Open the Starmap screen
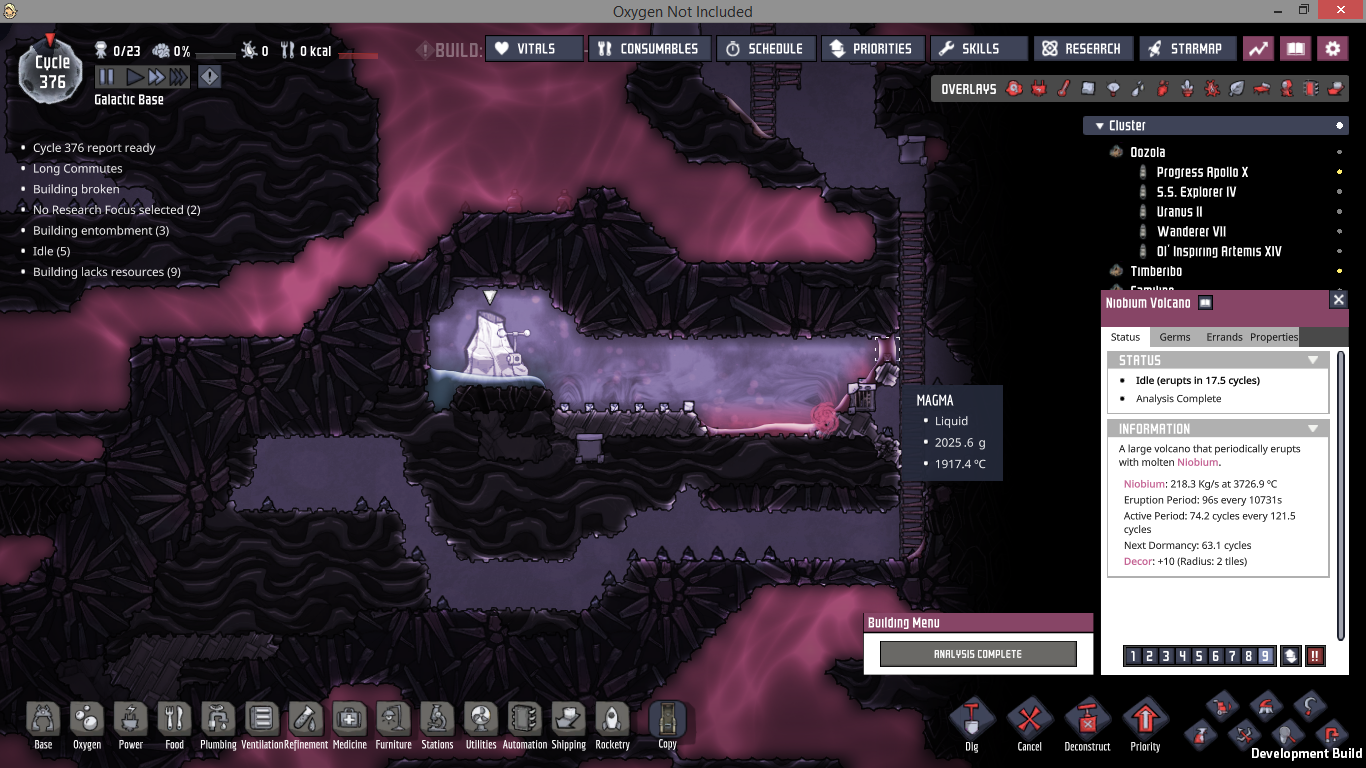Image resolution: width=1366 pixels, height=768 pixels. coord(1185,49)
